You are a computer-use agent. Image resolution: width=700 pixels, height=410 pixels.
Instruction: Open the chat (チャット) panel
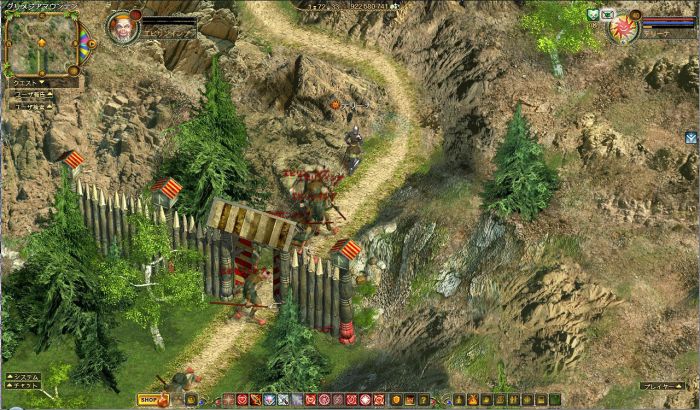coord(23,386)
